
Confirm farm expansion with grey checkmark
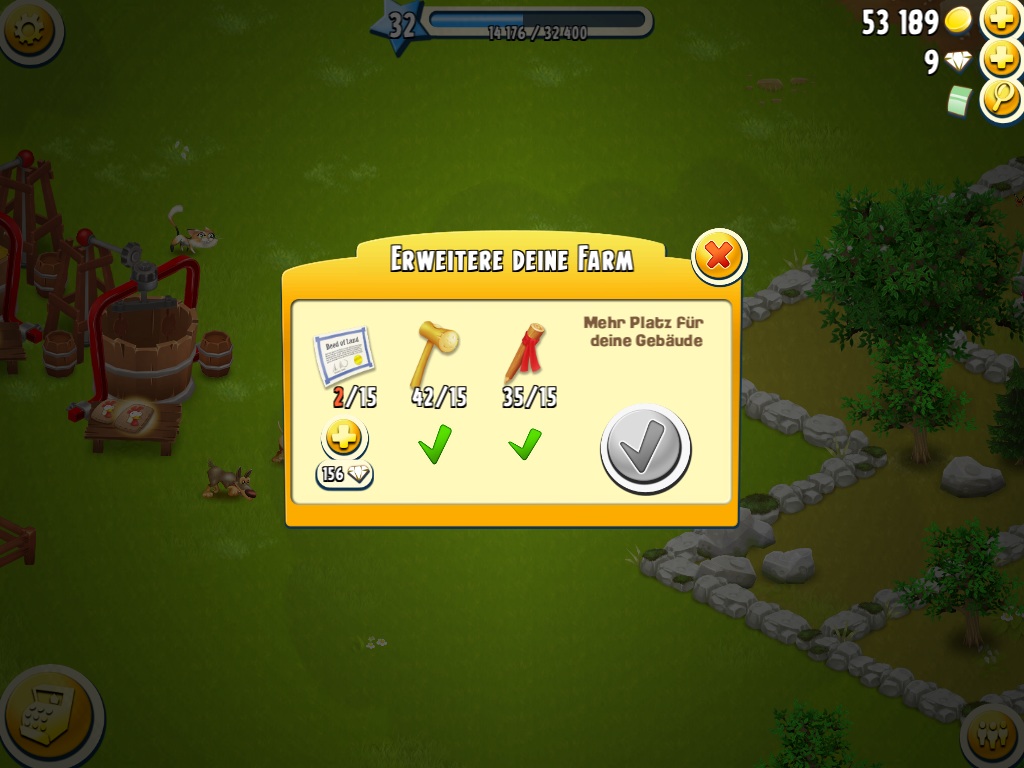click(x=645, y=448)
